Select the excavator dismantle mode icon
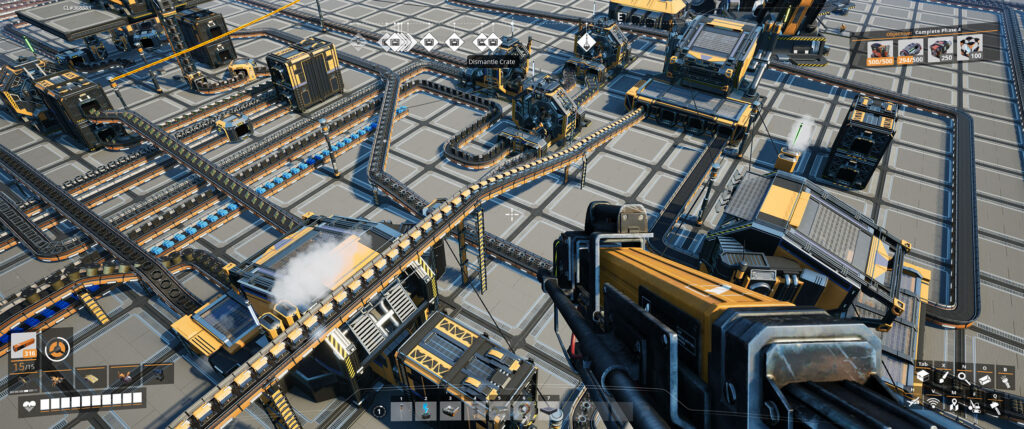Viewport: 1024px width, 429px height. tap(976, 404)
